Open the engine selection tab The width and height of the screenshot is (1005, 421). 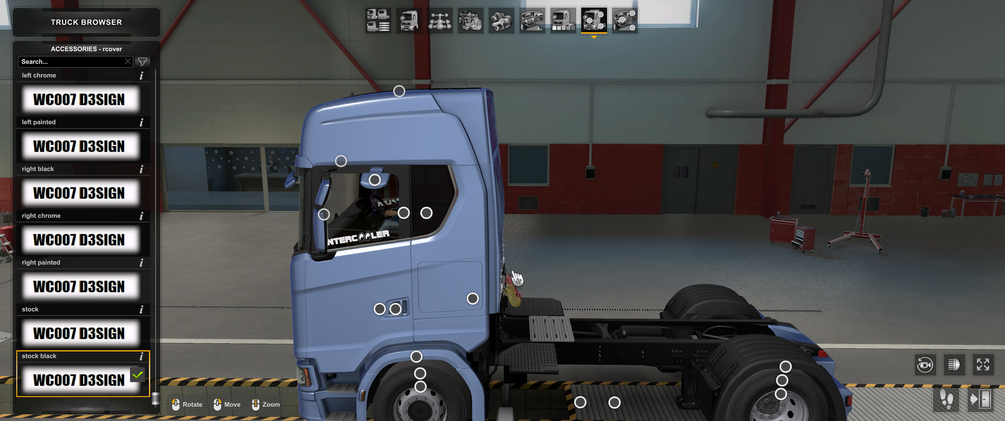coord(471,20)
